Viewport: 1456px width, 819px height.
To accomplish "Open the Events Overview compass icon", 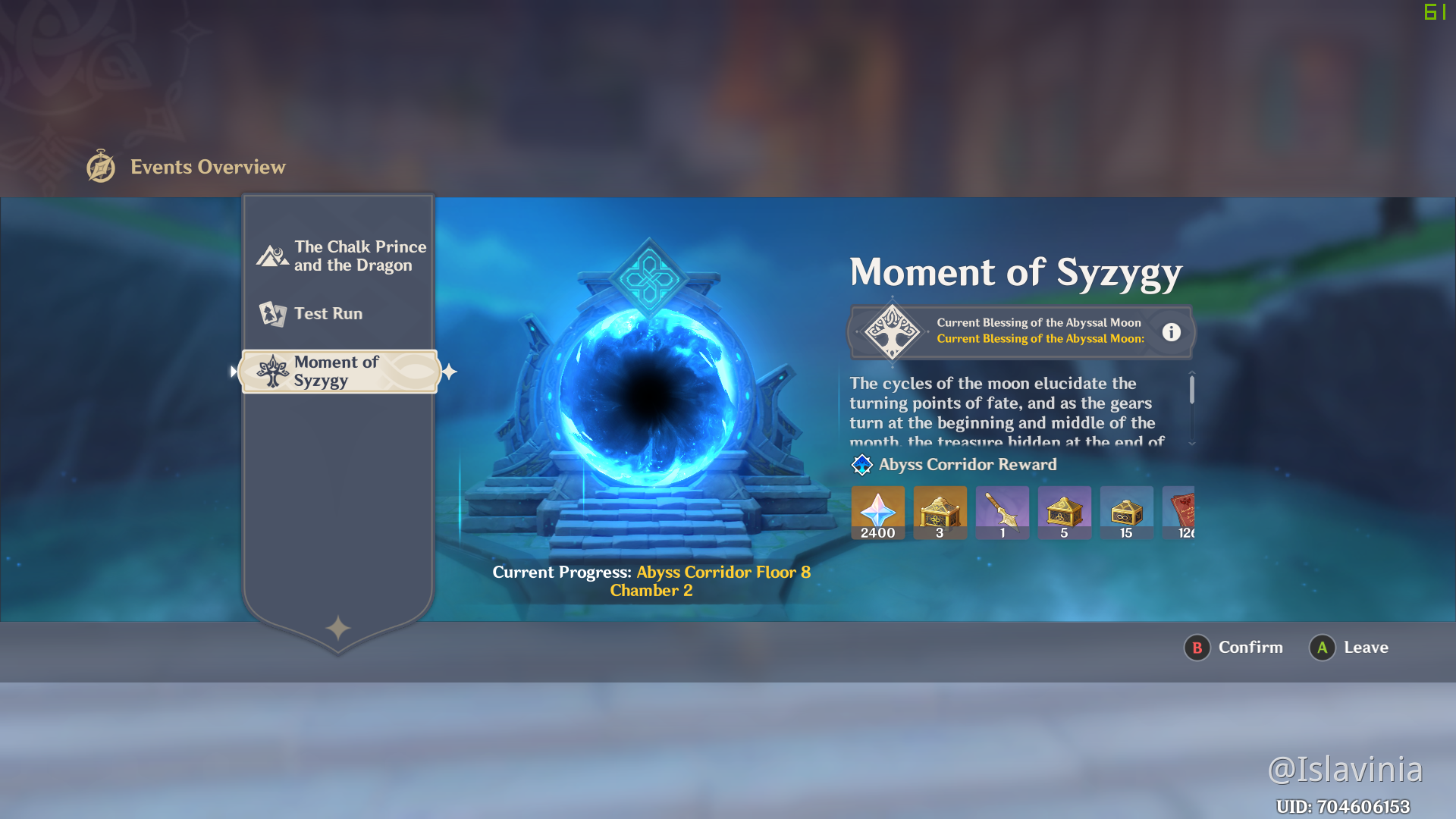I will 100,167.
